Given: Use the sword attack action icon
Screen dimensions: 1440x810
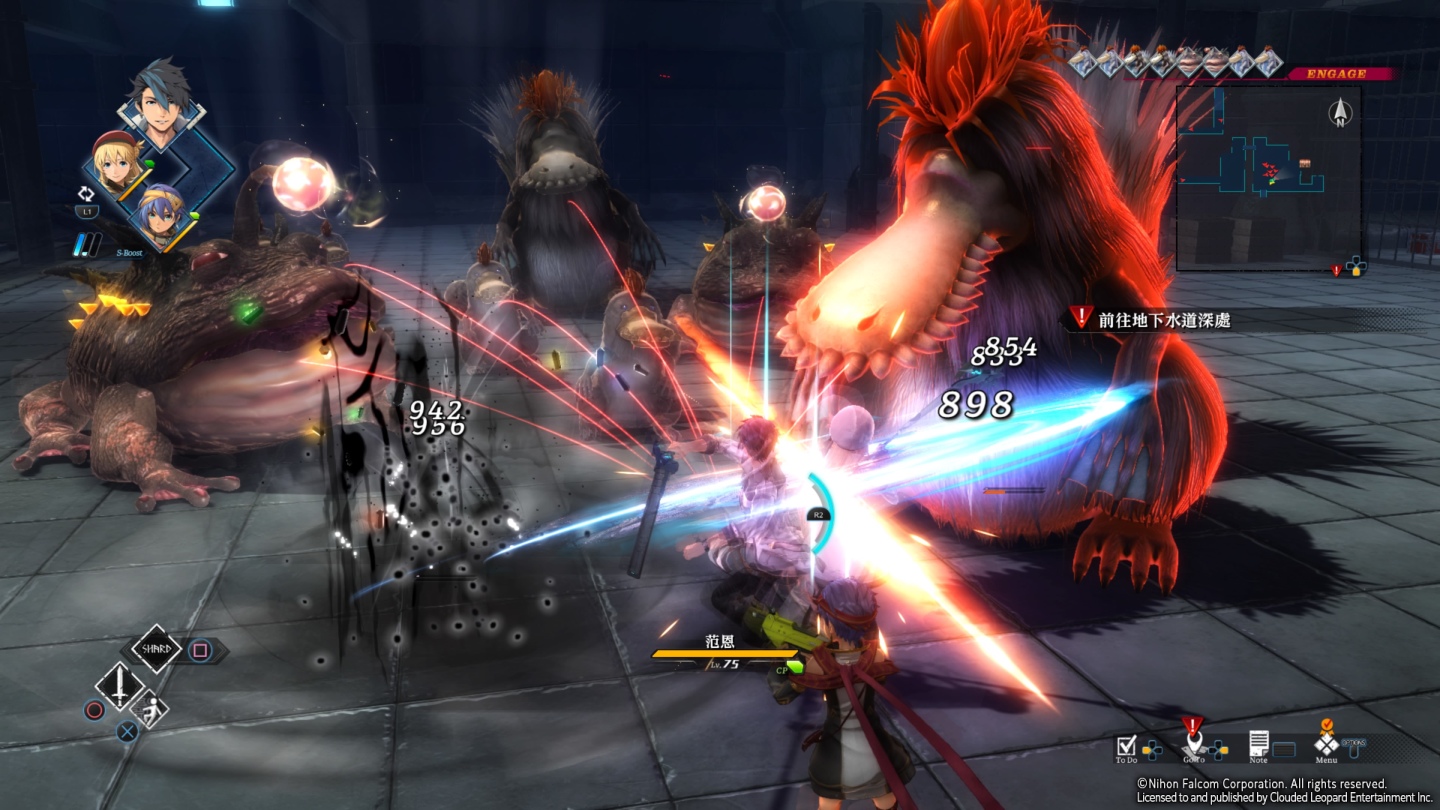Looking at the screenshot, I should pyautogui.click(x=119, y=686).
